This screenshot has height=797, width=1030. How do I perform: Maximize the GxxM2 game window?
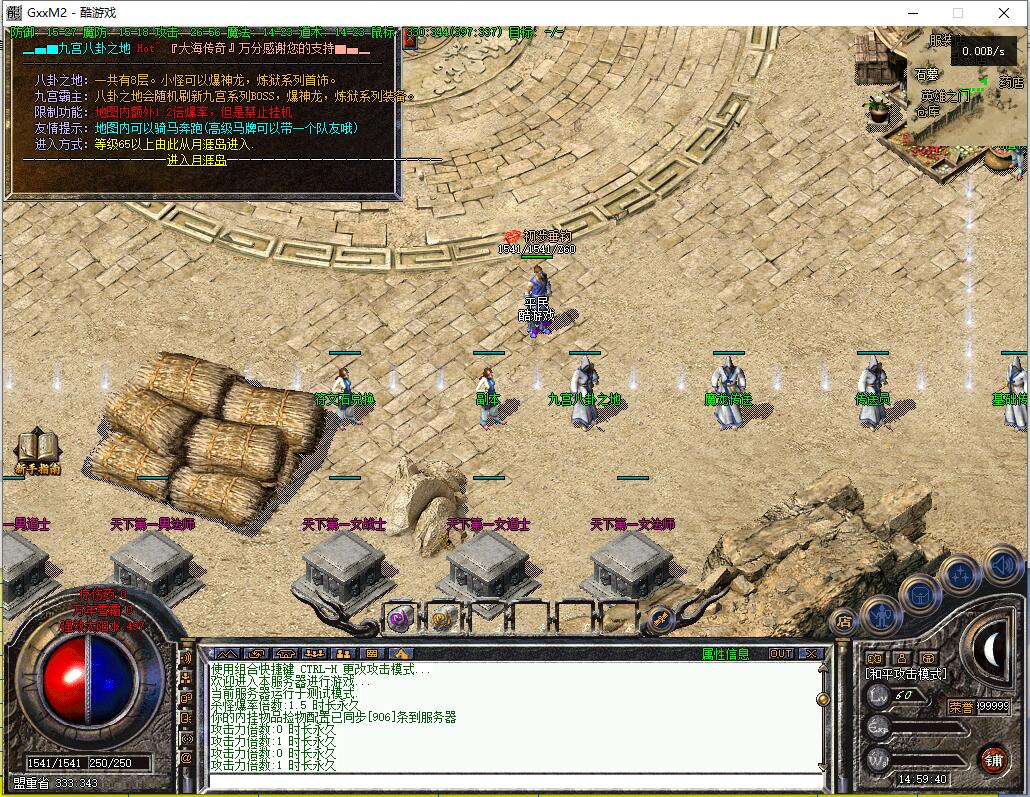pyautogui.click(x=957, y=13)
